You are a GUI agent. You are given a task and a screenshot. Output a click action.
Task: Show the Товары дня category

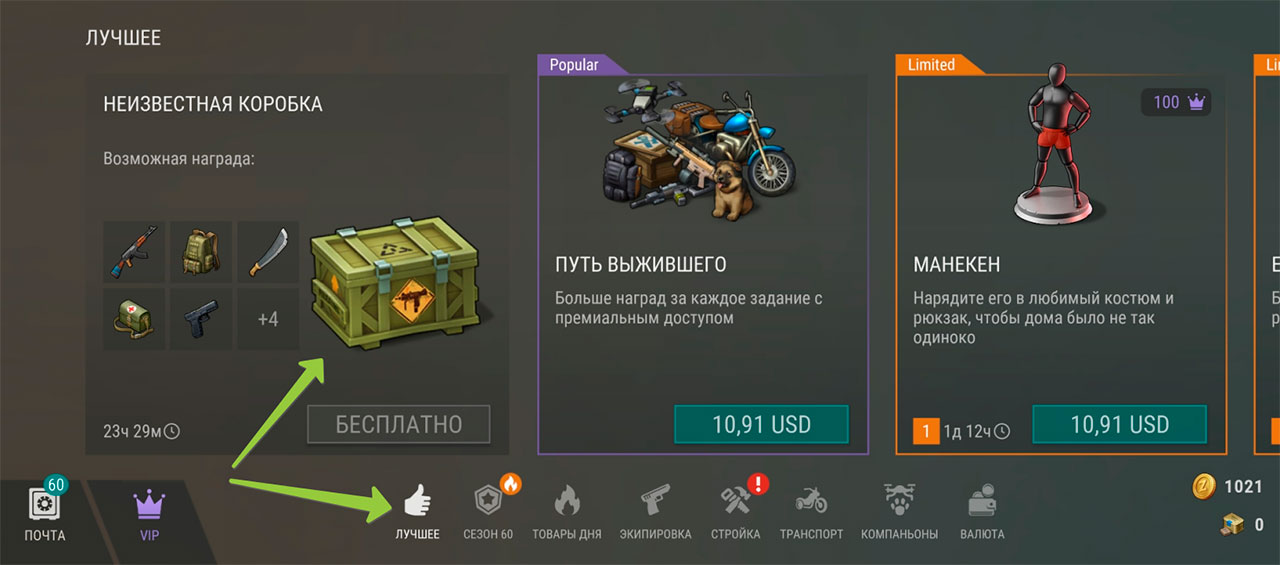pyautogui.click(x=567, y=512)
